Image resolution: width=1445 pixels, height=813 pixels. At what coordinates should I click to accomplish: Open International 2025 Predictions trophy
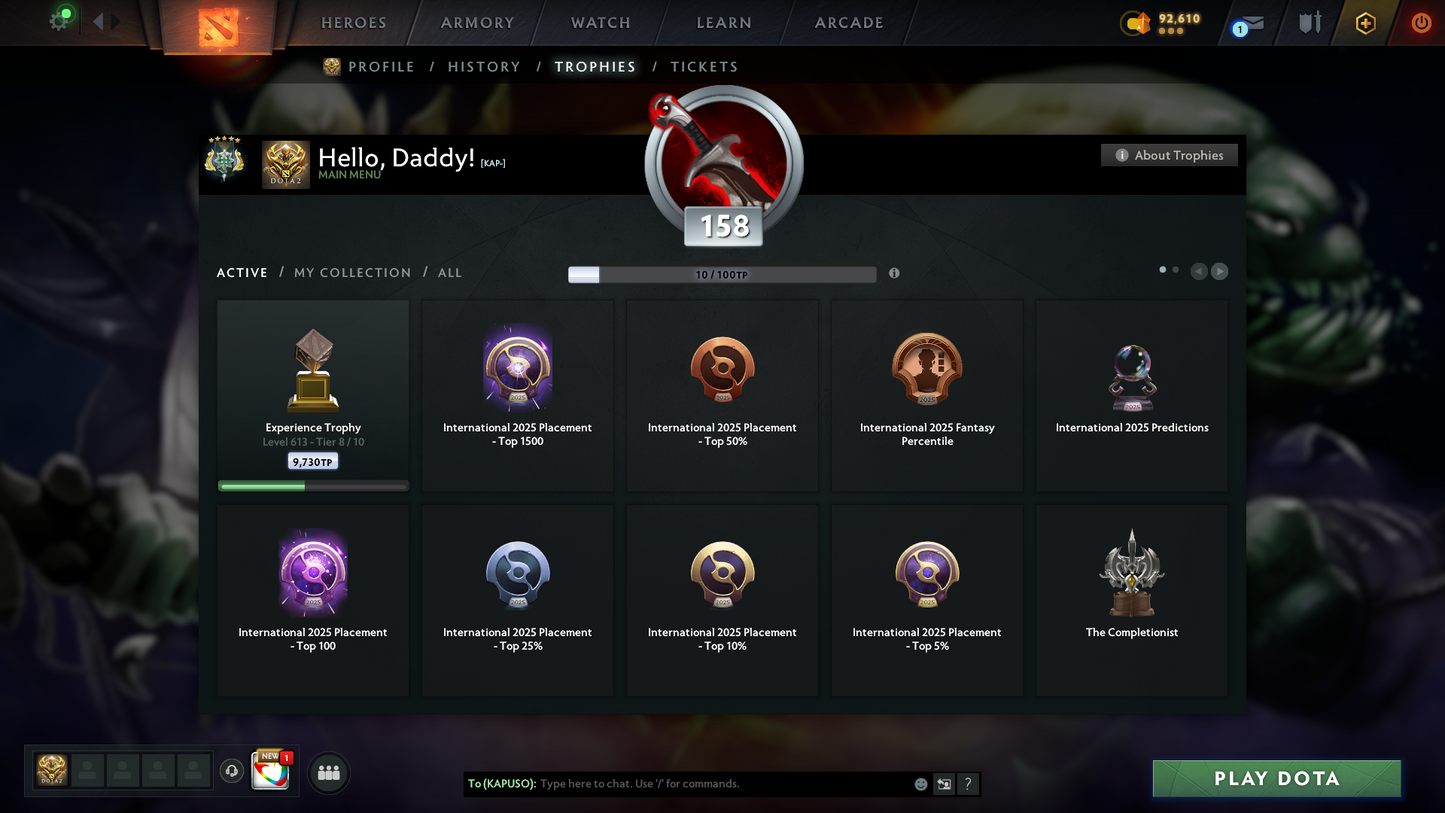1131,396
